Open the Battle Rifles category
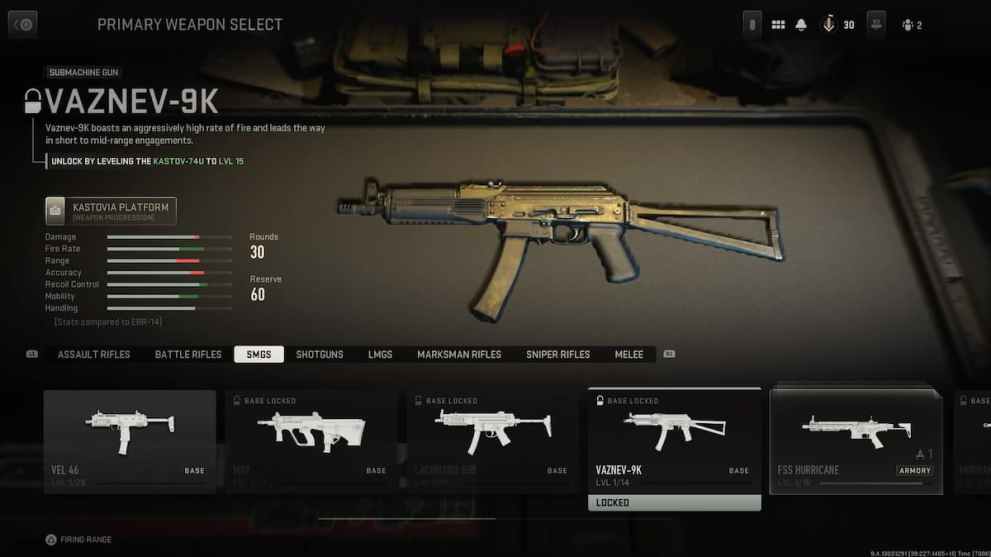 tap(188, 355)
